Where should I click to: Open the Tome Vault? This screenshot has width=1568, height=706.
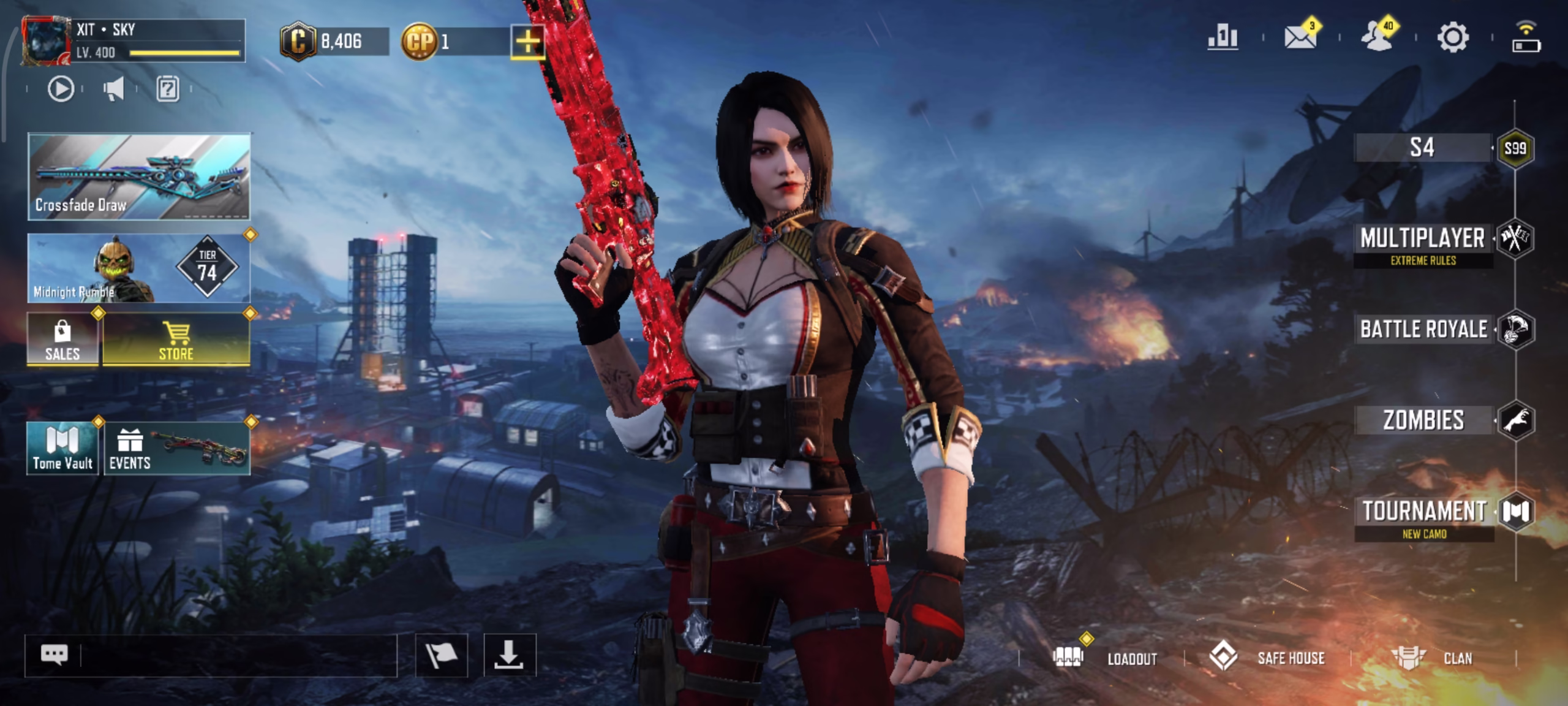pos(62,449)
